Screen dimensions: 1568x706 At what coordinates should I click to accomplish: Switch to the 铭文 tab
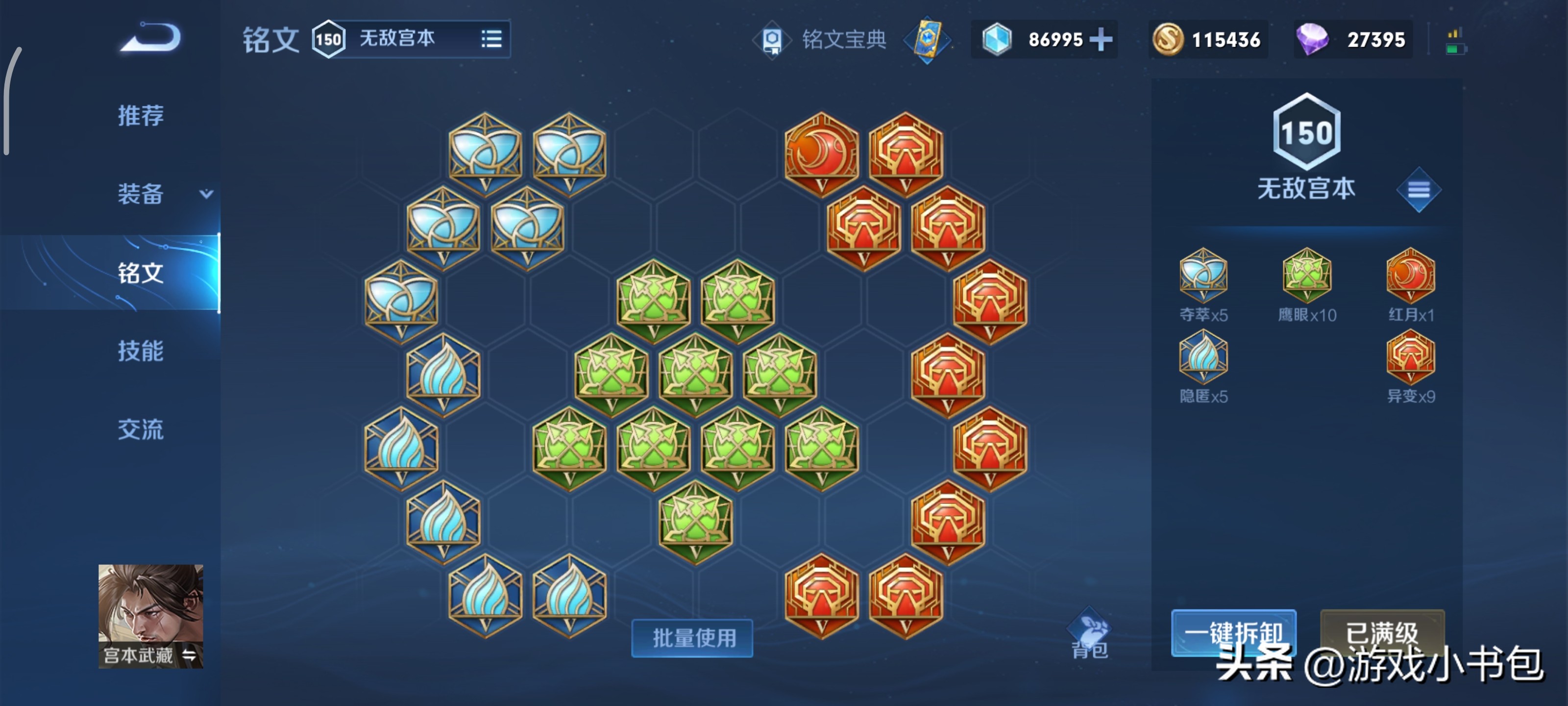tap(141, 272)
